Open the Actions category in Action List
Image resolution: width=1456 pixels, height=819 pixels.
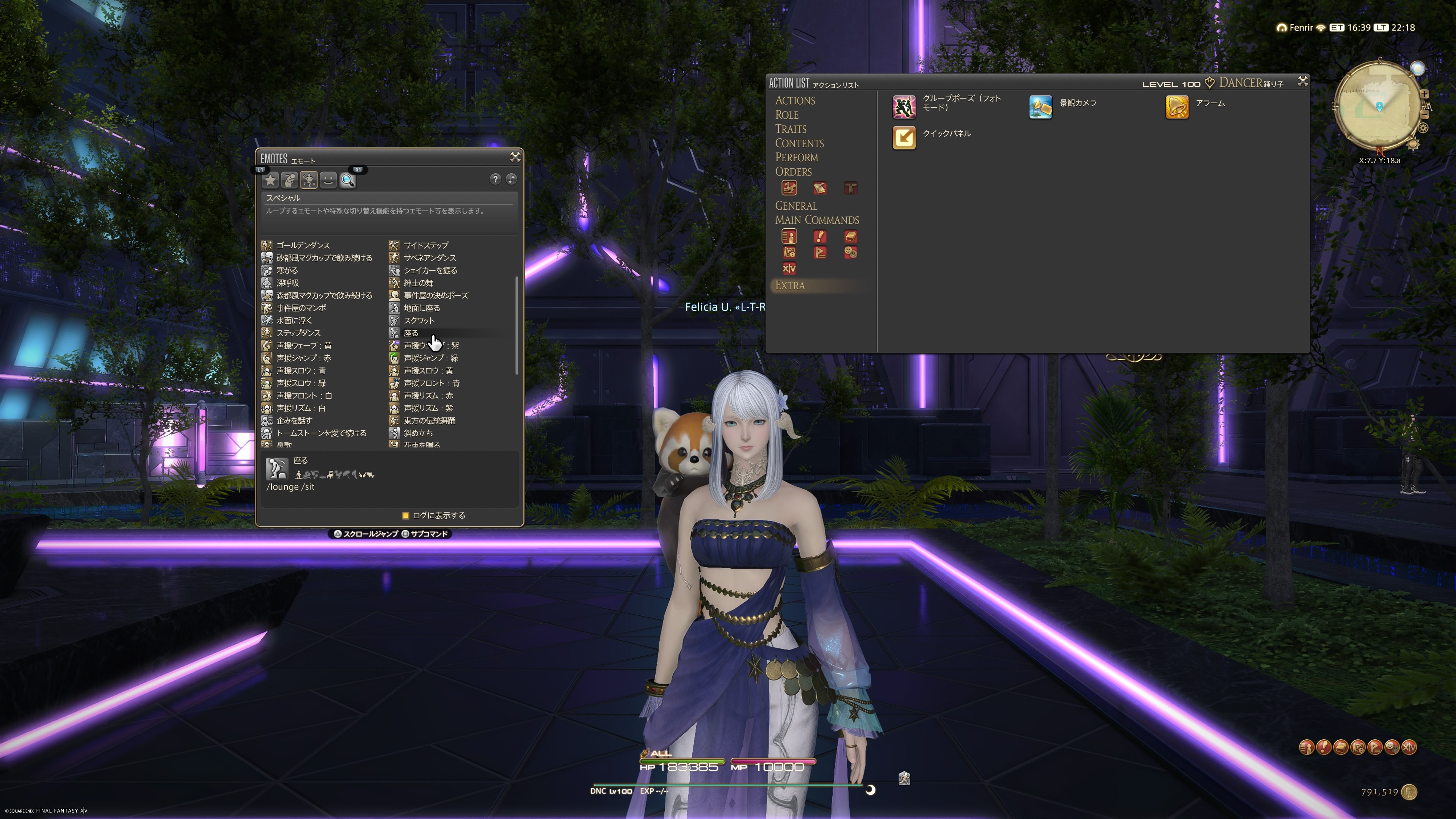795,100
